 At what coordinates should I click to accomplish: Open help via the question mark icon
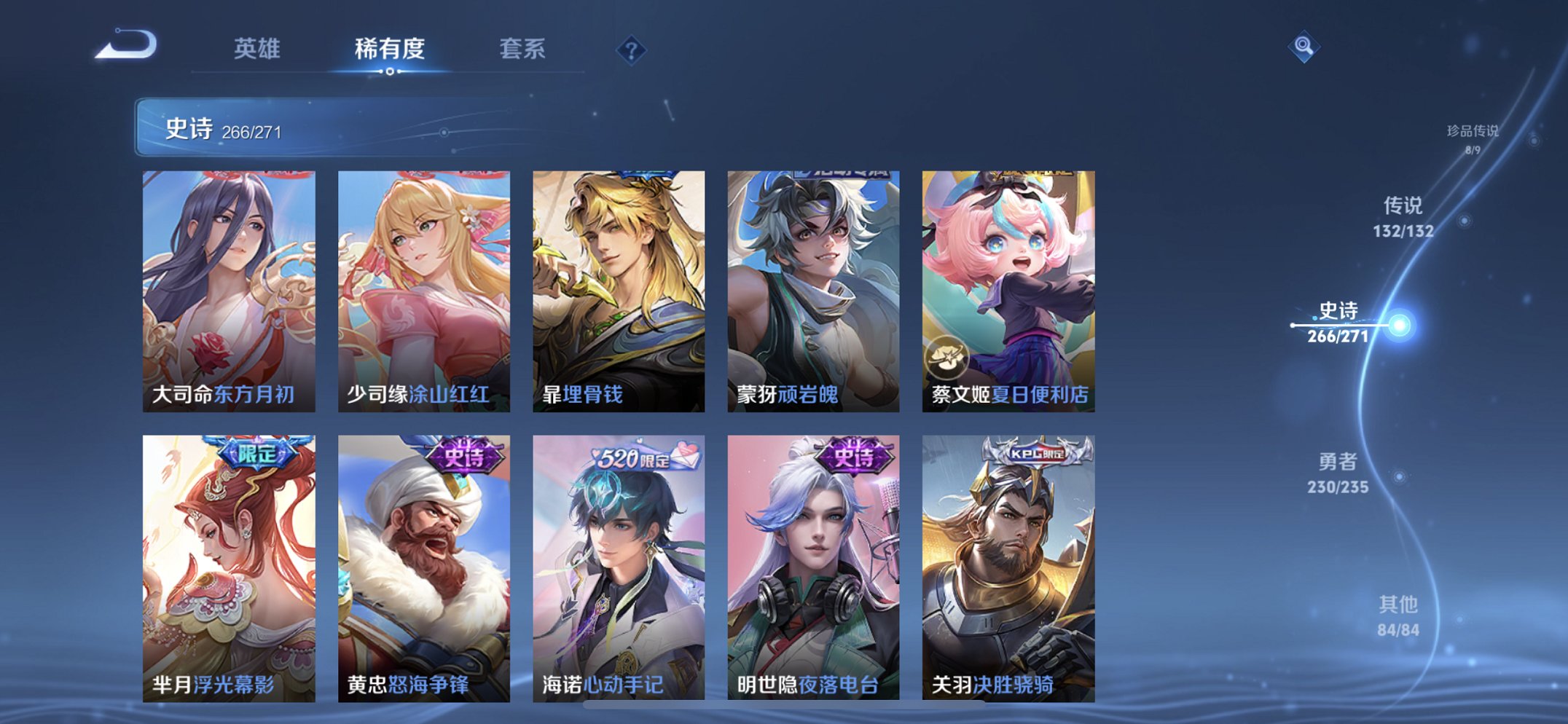pos(631,50)
